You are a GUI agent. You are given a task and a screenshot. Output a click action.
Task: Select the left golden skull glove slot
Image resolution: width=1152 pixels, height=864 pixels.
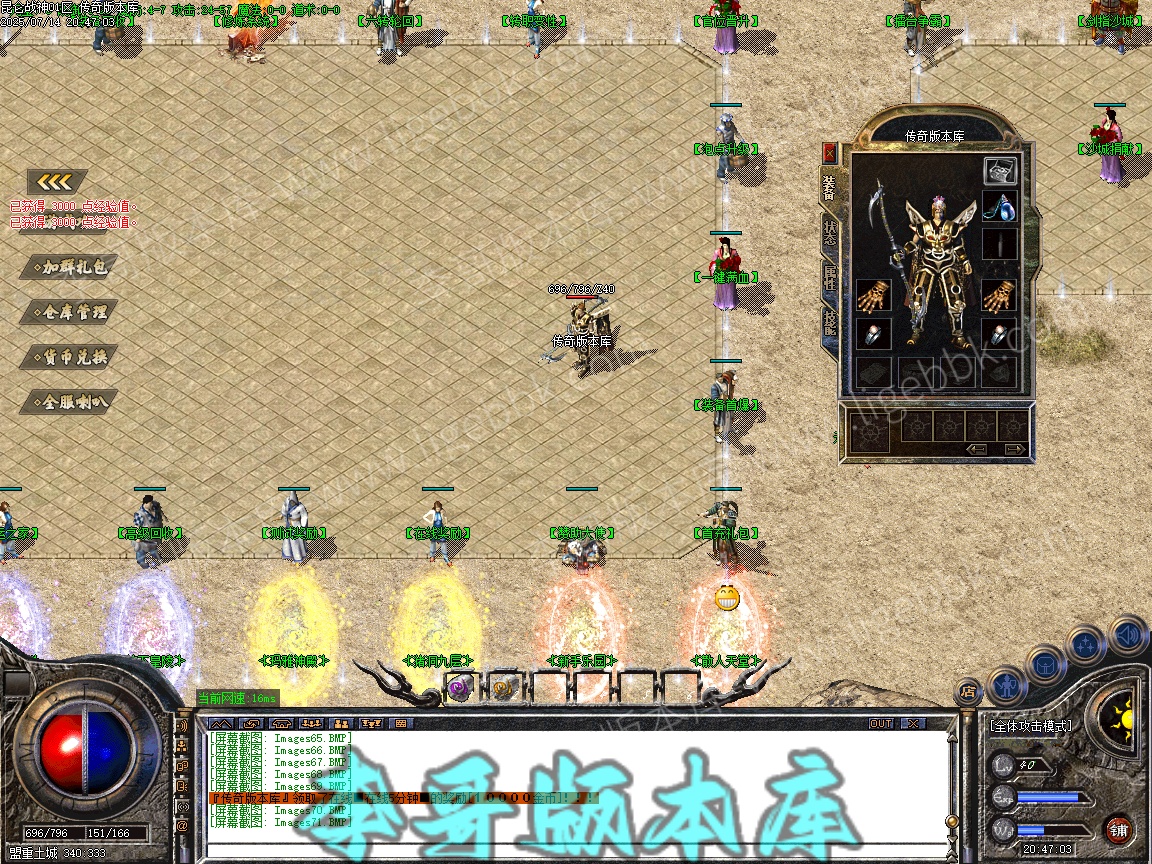click(x=873, y=296)
